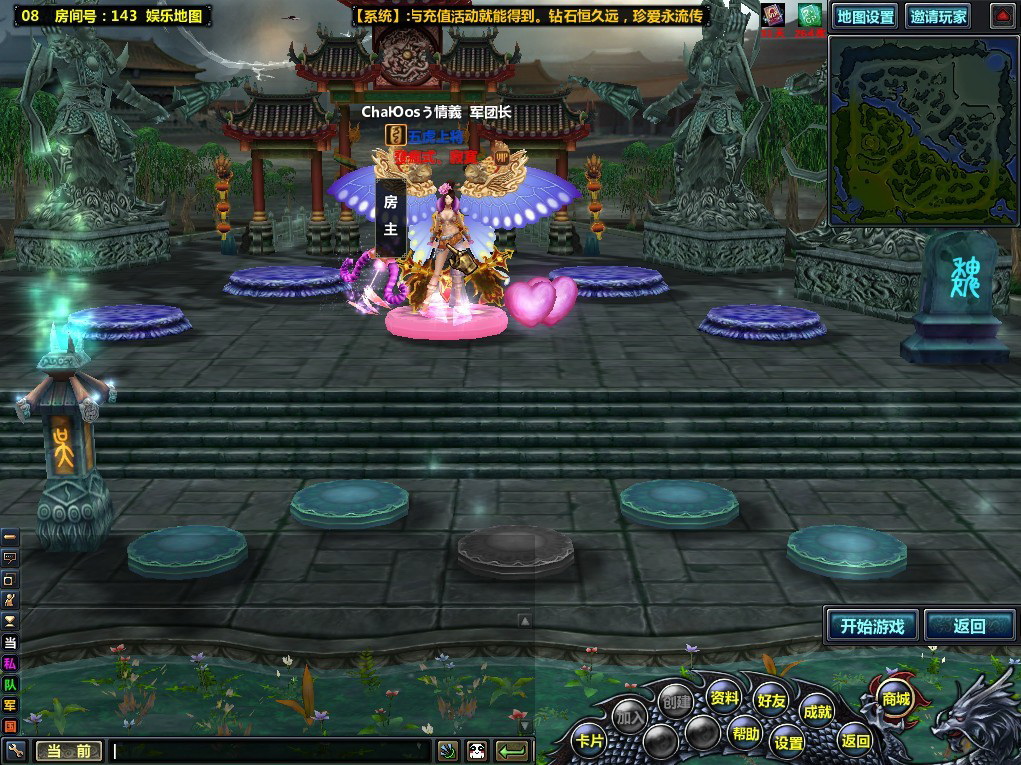This screenshot has width=1021, height=765.
Task: Show the 资料 profile menu
Action: [724, 697]
